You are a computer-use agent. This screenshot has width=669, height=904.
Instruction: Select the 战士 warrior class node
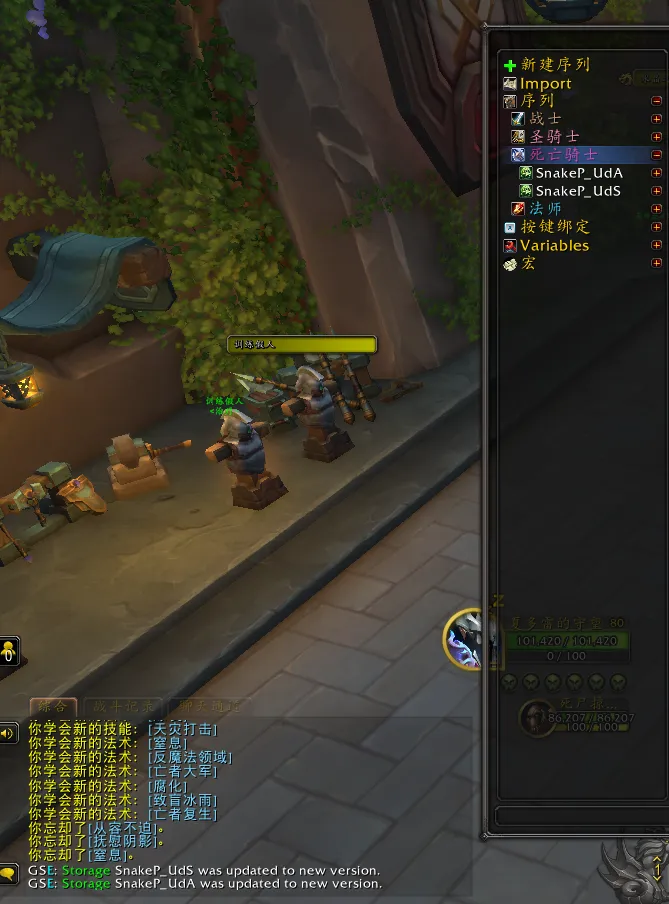[546, 119]
